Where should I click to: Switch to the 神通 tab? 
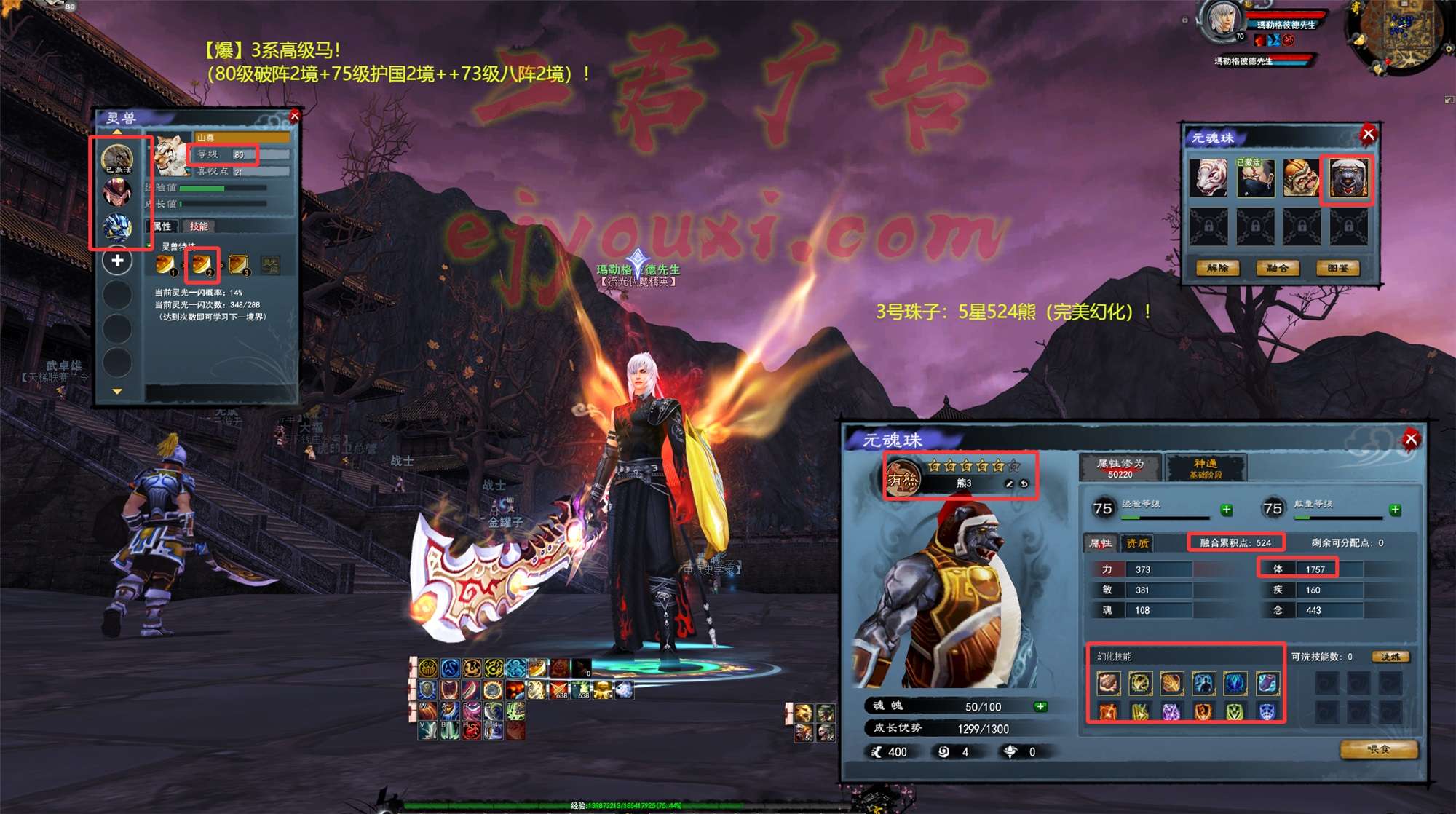1206,467
